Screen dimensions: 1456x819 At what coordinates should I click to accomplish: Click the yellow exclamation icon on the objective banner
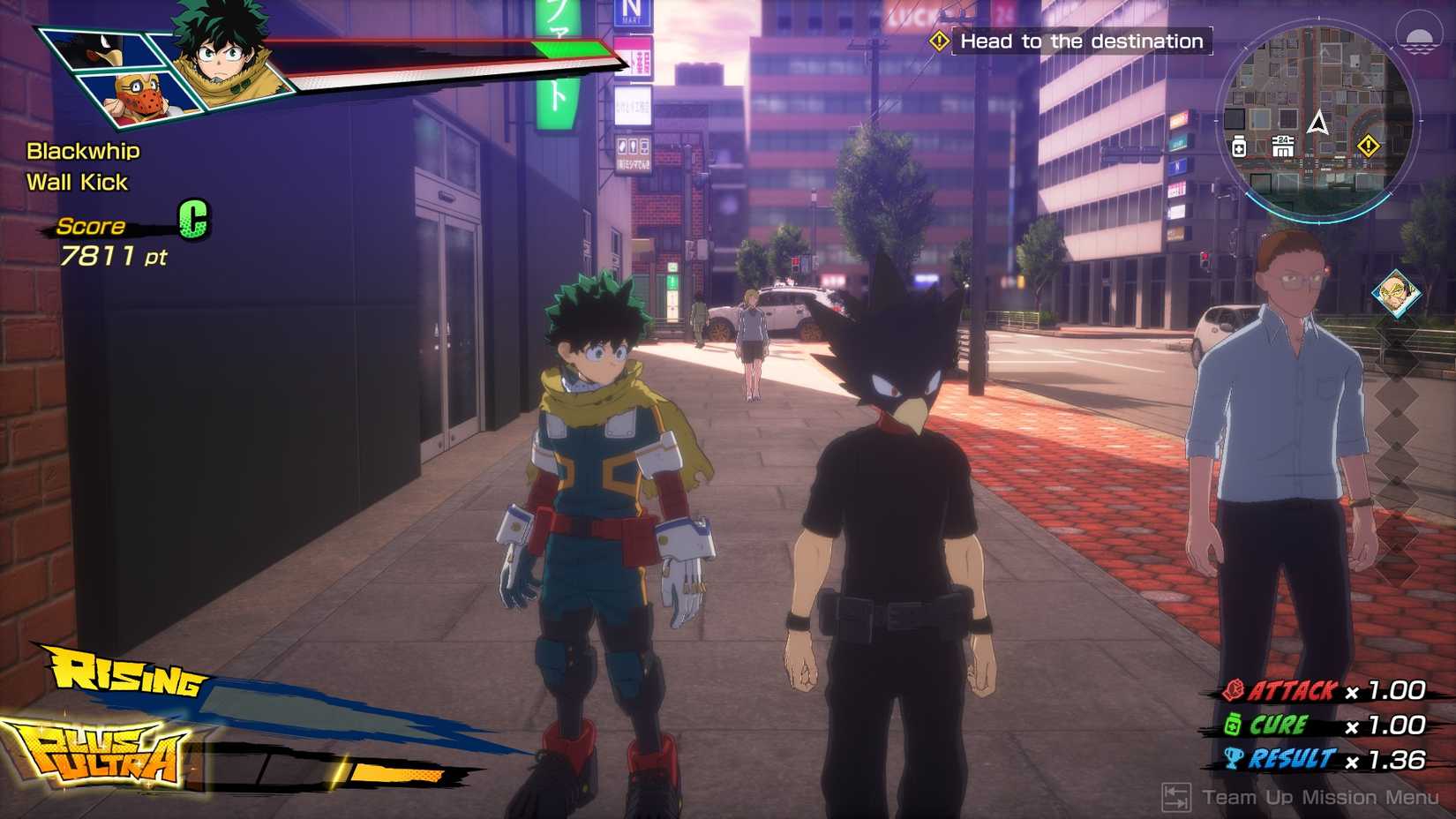click(x=938, y=41)
